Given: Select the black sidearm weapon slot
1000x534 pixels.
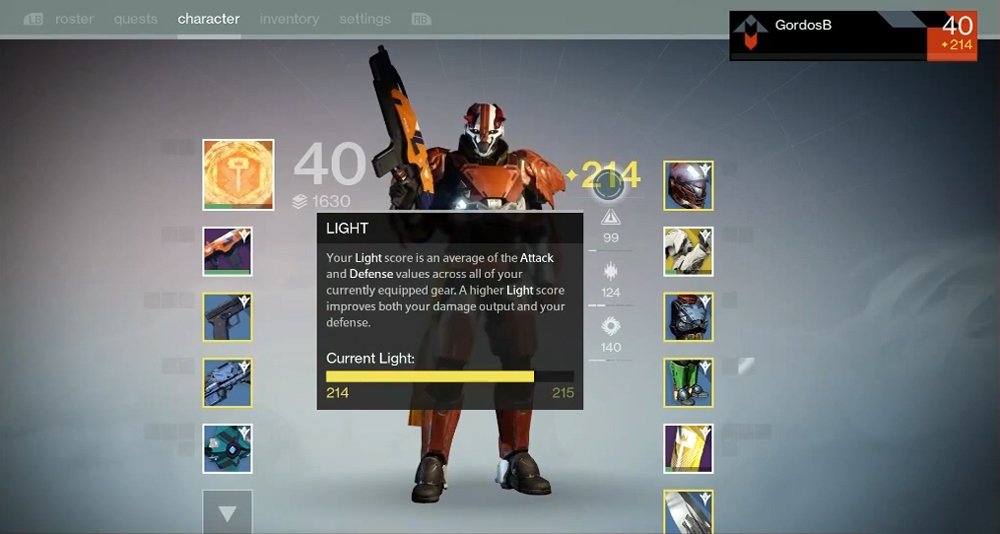Looking at the screenshot, I should [227, 317].
